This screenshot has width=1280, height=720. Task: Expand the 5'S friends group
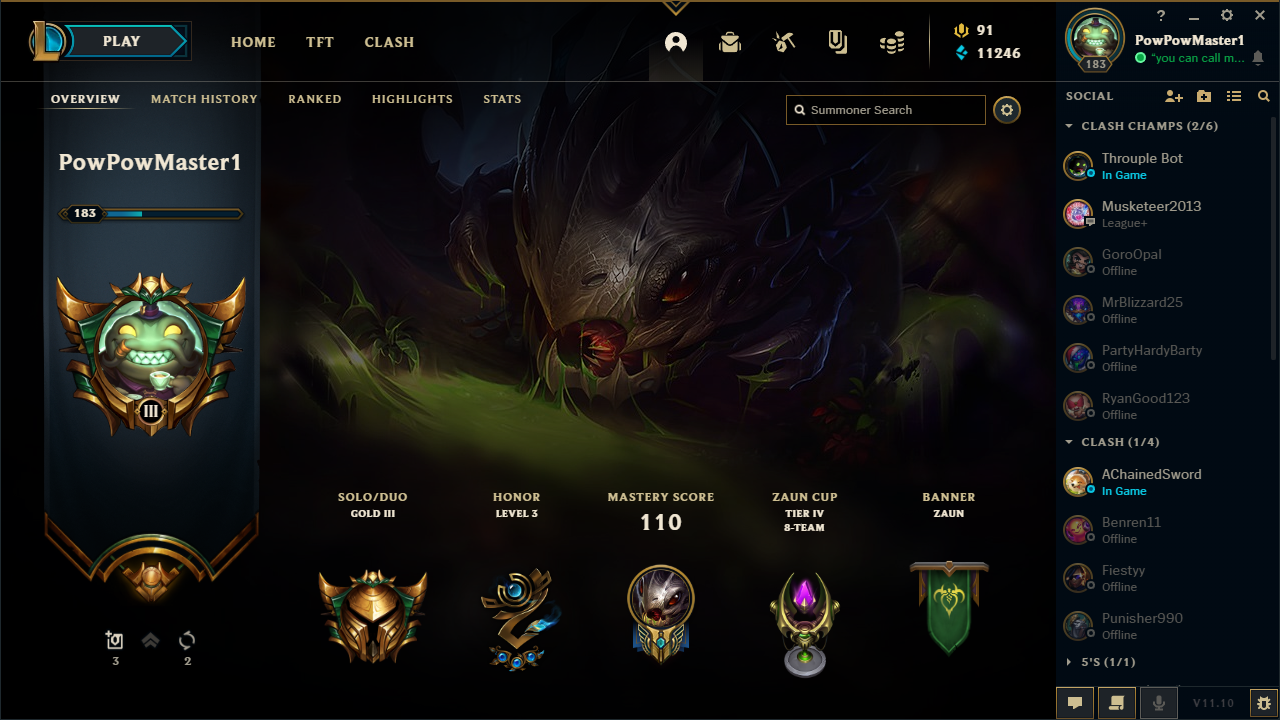[1068, 661]
